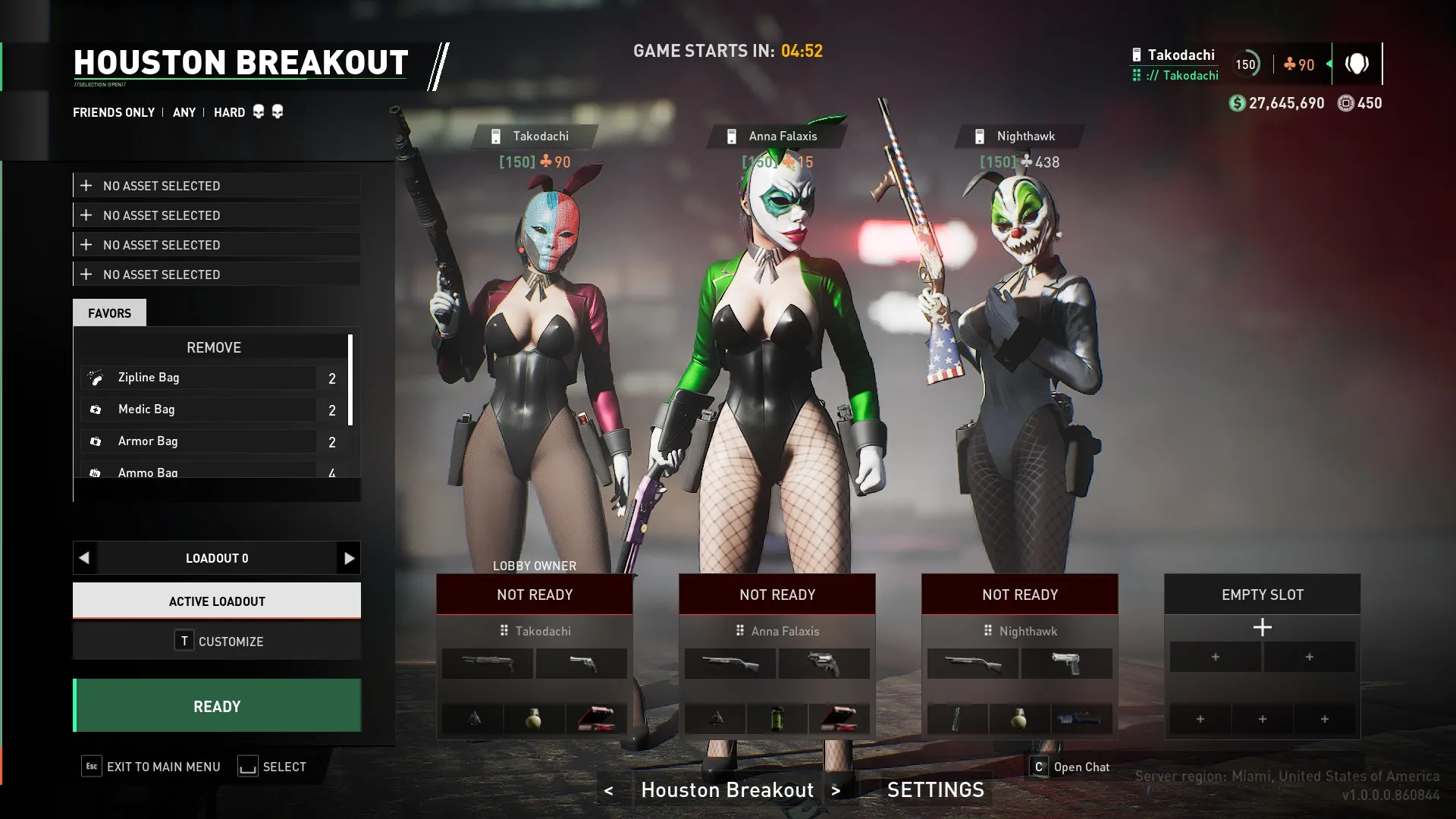The width and height of the screenshot is (1456, 819).
Task: Select Nighthawk's NOT READY player card
Action: pos(1020,595)
